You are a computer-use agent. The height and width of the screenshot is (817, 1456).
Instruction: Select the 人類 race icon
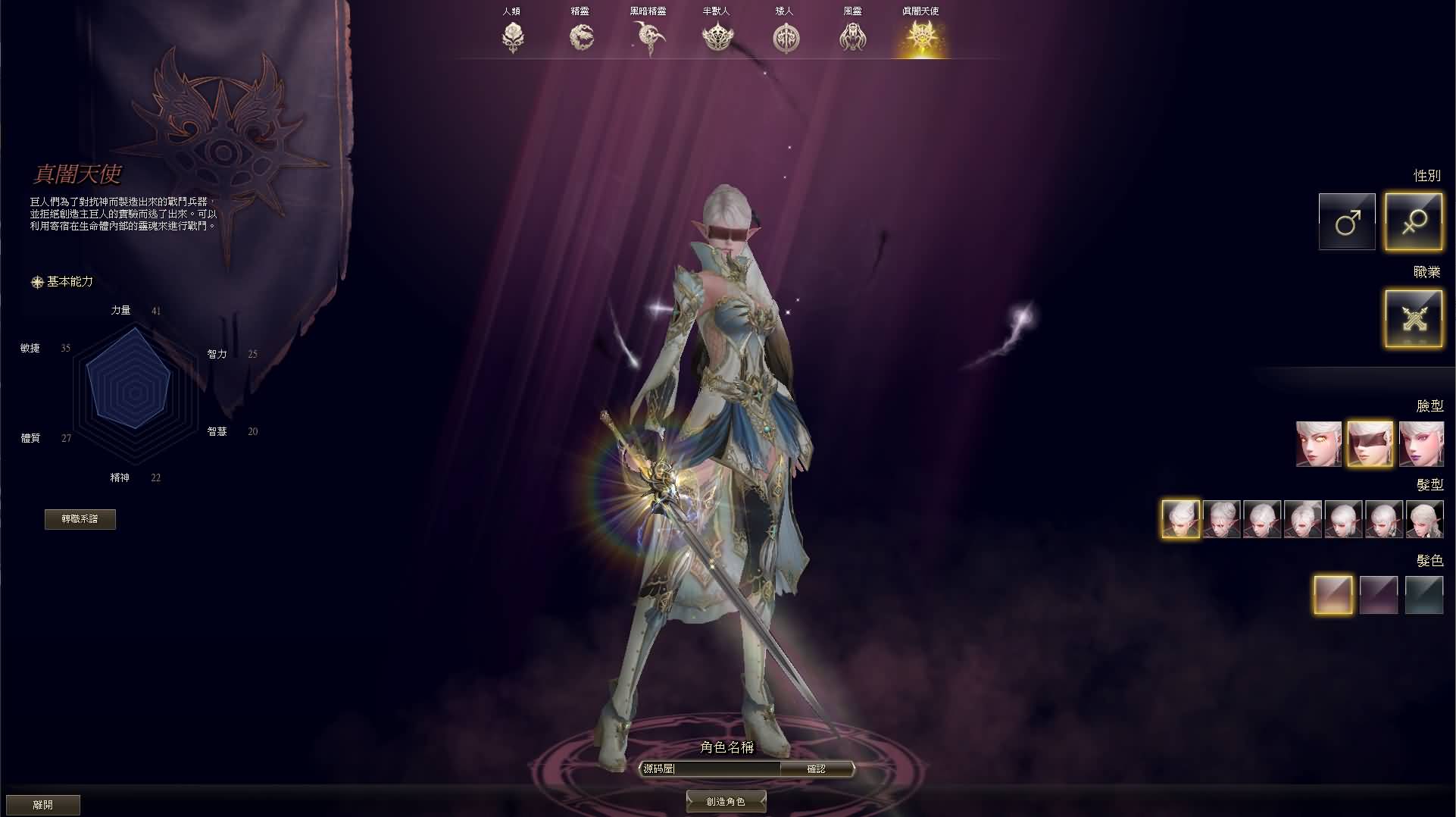coord(513,36)
